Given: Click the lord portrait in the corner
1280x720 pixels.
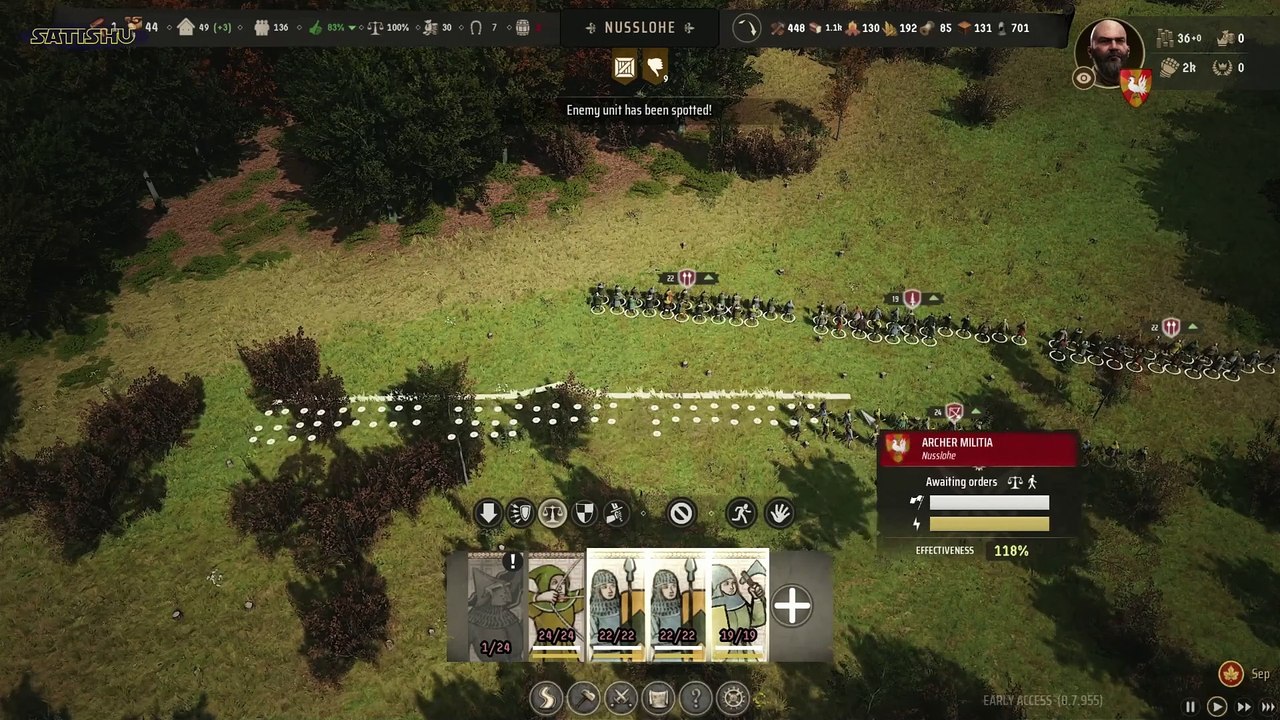Looking at the screenshot, I should 1109,52.
